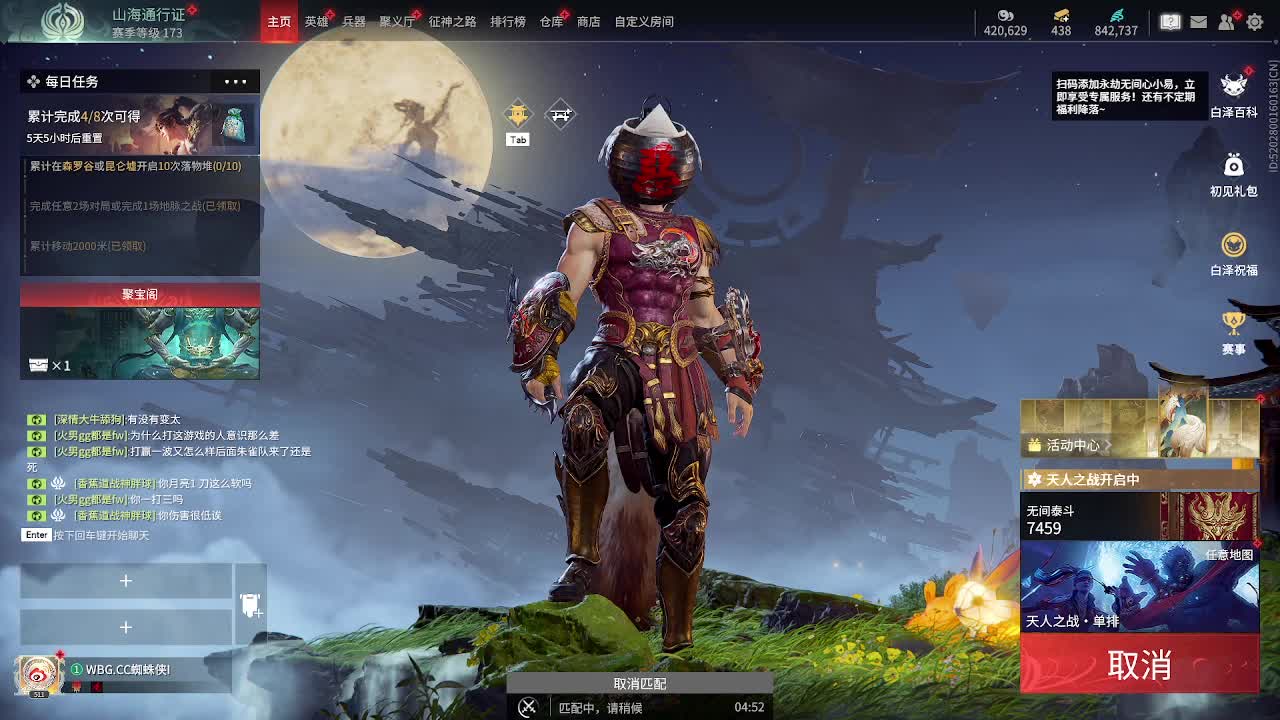Select the 天人之战·单排 mode card
1280x720 pixels.
pyautogui.click(x=1139, y=587)
